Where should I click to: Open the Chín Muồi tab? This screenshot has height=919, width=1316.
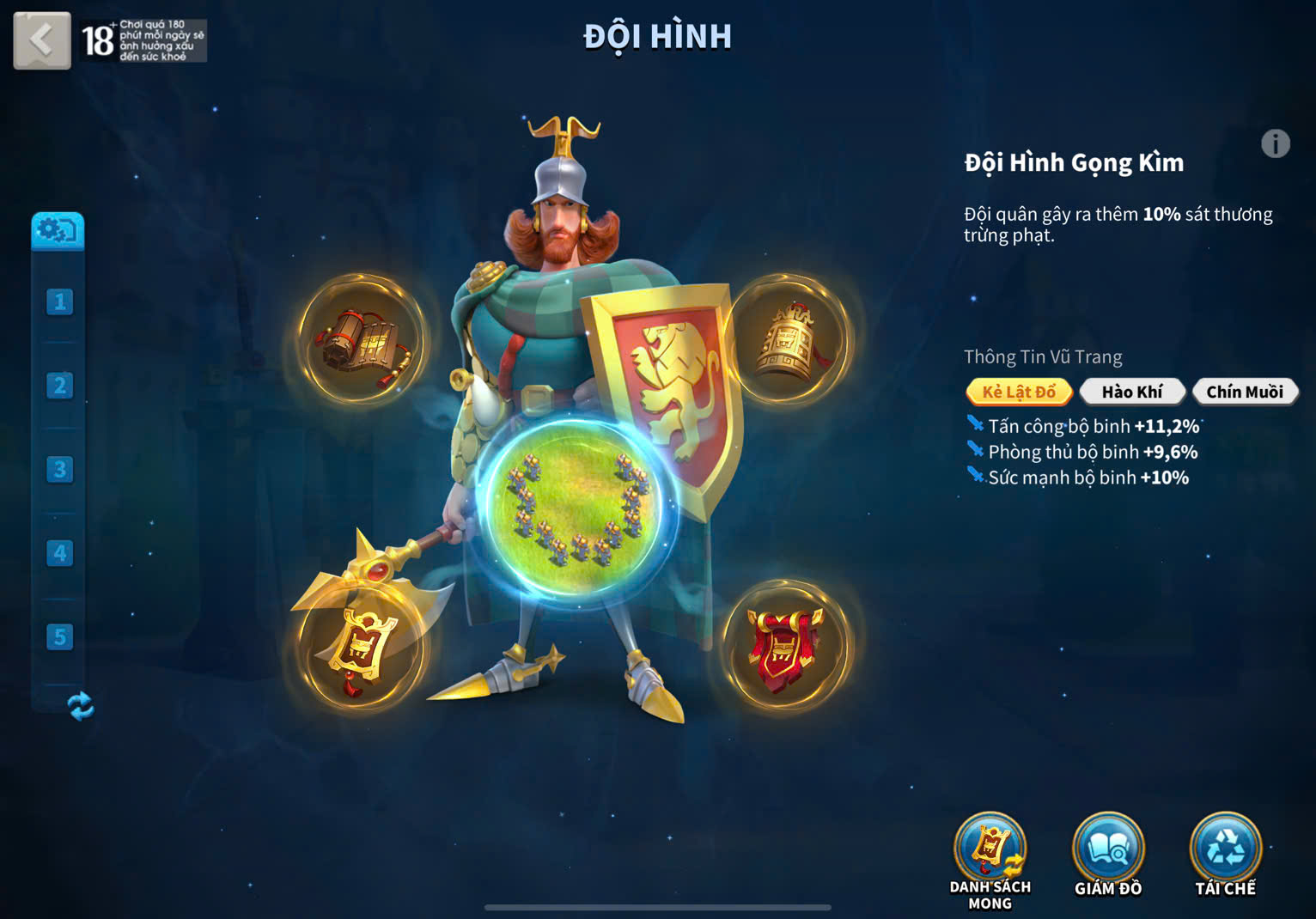(1245, 392)
